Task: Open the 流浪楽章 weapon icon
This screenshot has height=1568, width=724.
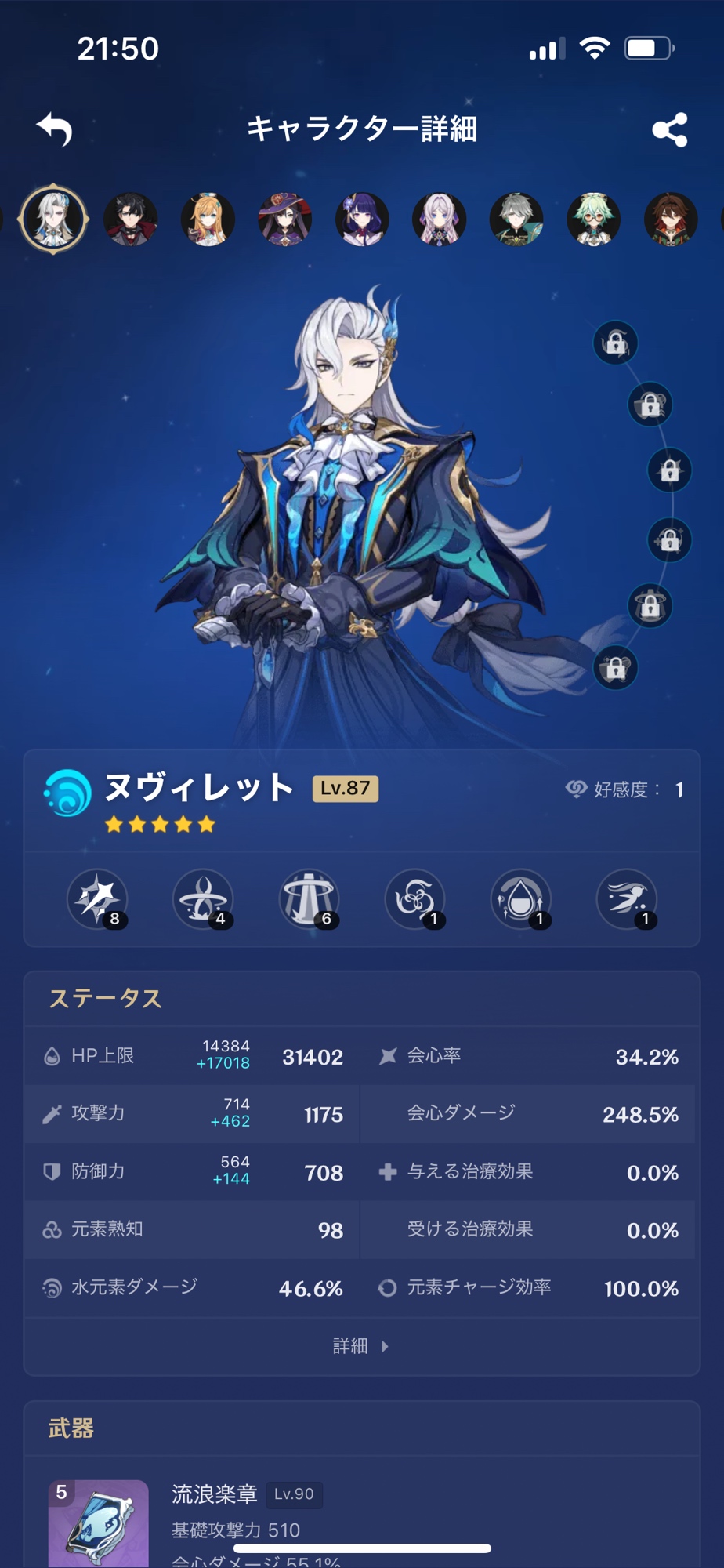Action: click(99, 1523)
